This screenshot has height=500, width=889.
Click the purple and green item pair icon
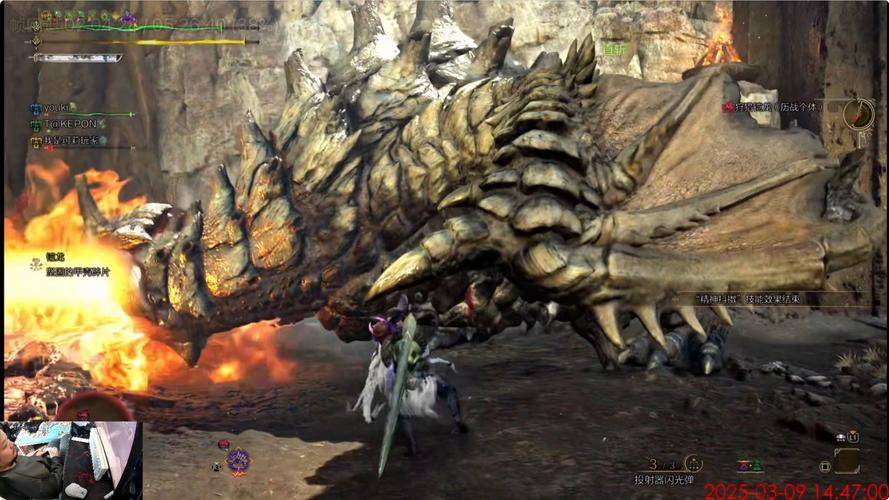(x=748, y=465)
